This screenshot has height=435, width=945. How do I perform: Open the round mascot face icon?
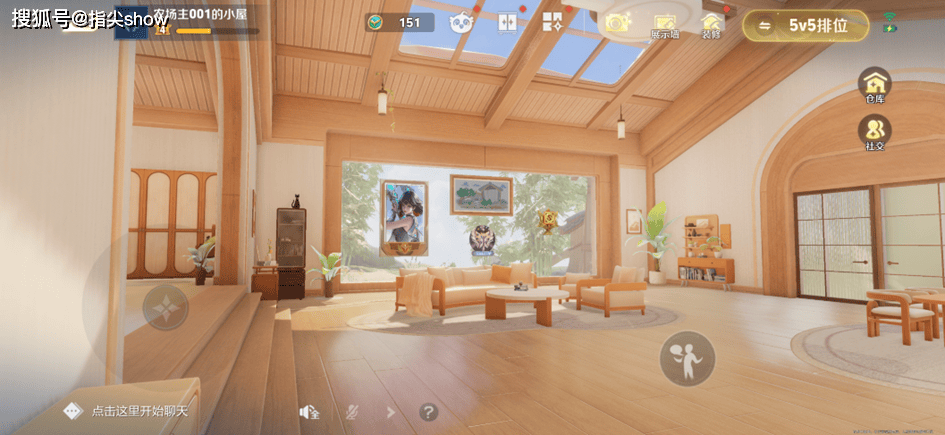pos(460,22)
